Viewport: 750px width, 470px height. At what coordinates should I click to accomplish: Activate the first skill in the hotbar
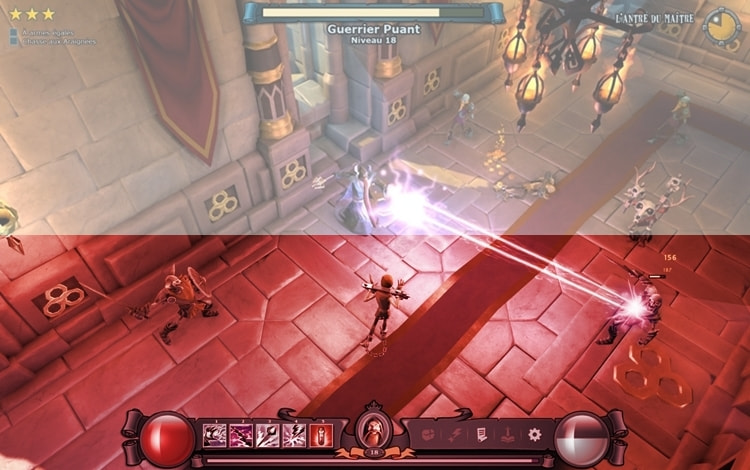click(214, 435)
